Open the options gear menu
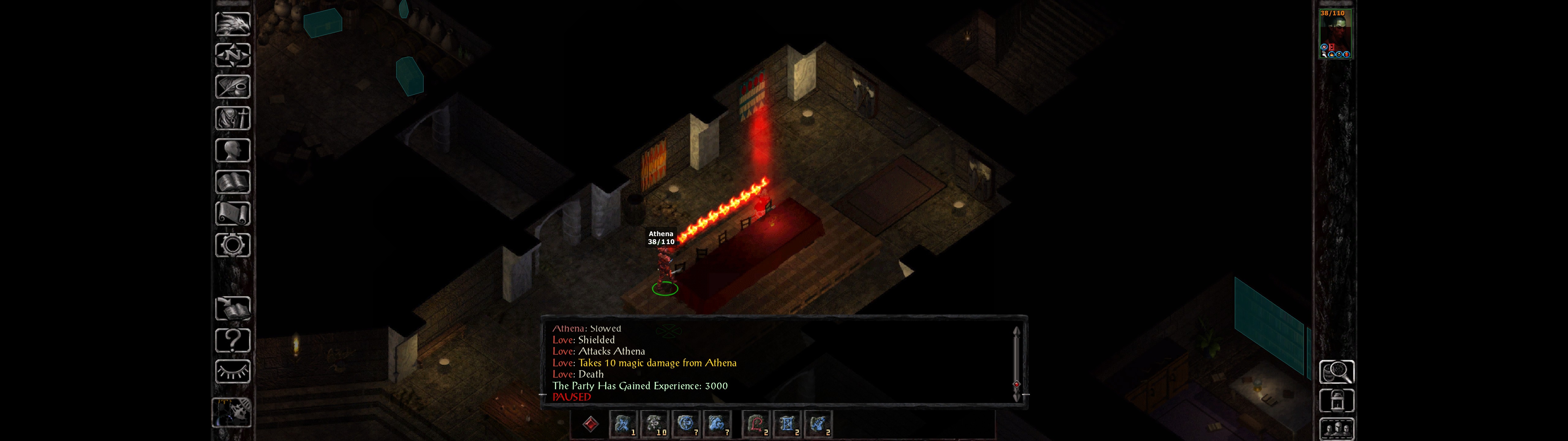 coord(232,245)
